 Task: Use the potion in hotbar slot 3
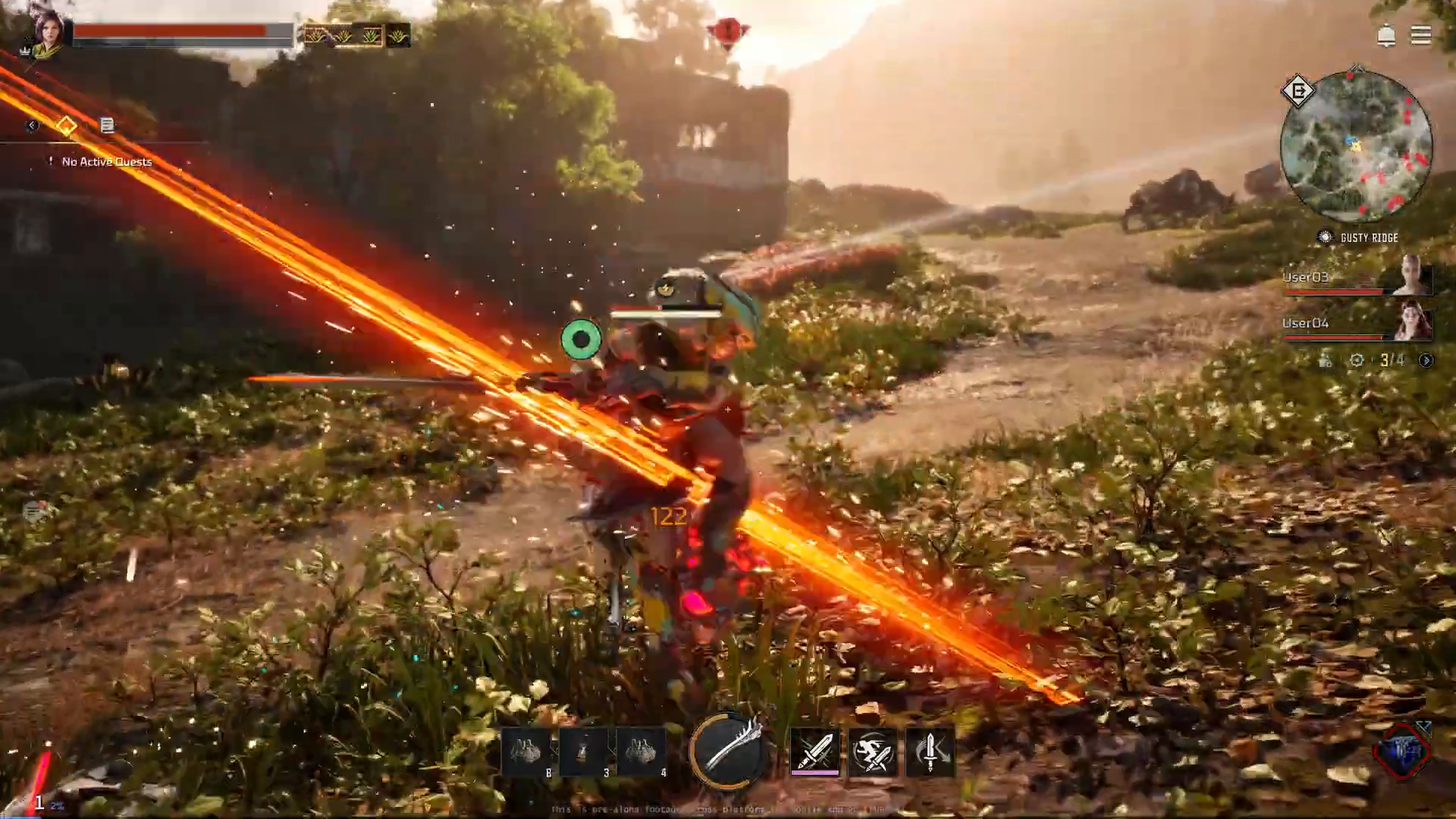[x=585, y=751]
